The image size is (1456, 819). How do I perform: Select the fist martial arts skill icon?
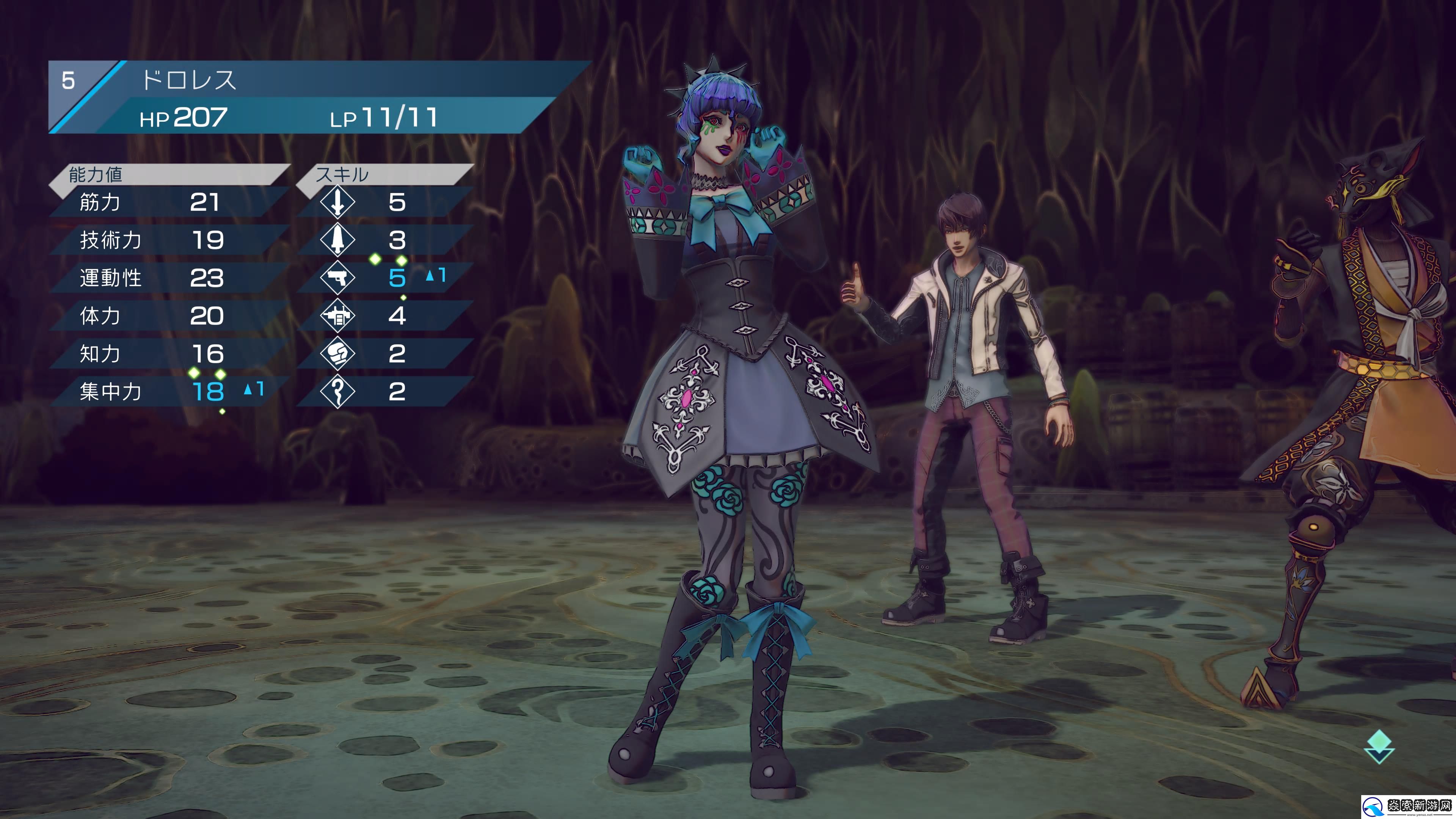pos(337,353)
